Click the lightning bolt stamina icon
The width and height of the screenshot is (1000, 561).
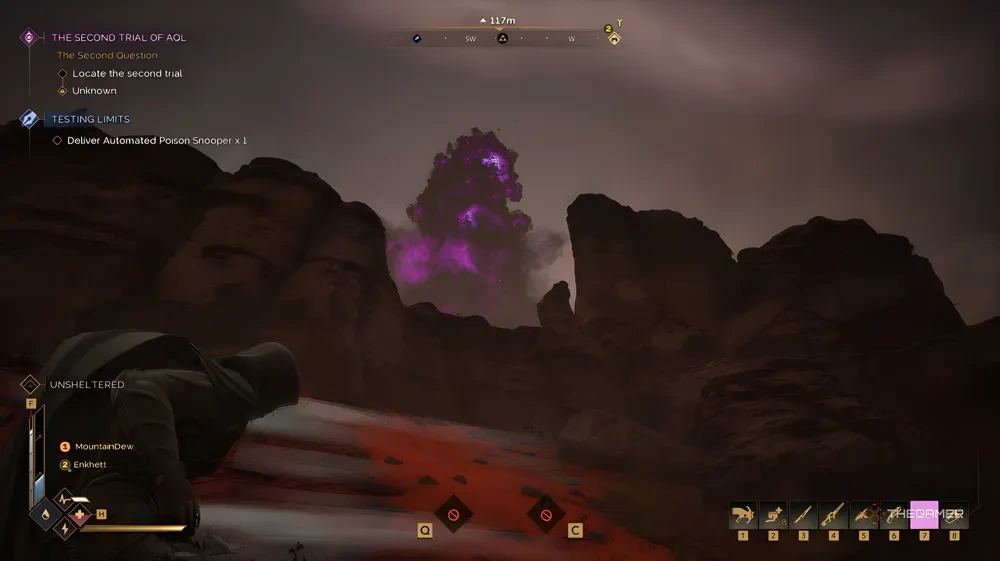pos(63,530)
